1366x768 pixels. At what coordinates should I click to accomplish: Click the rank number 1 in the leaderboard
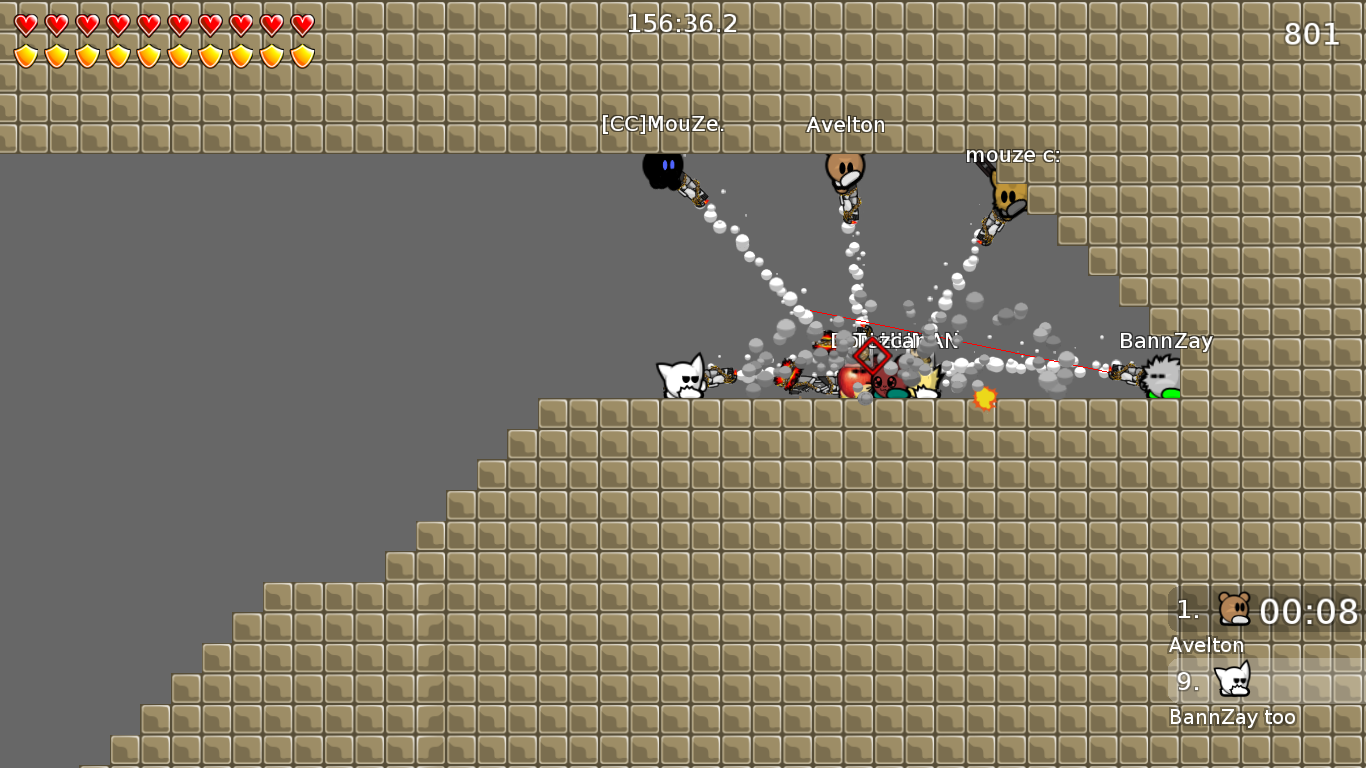(x=1186, y=610)
